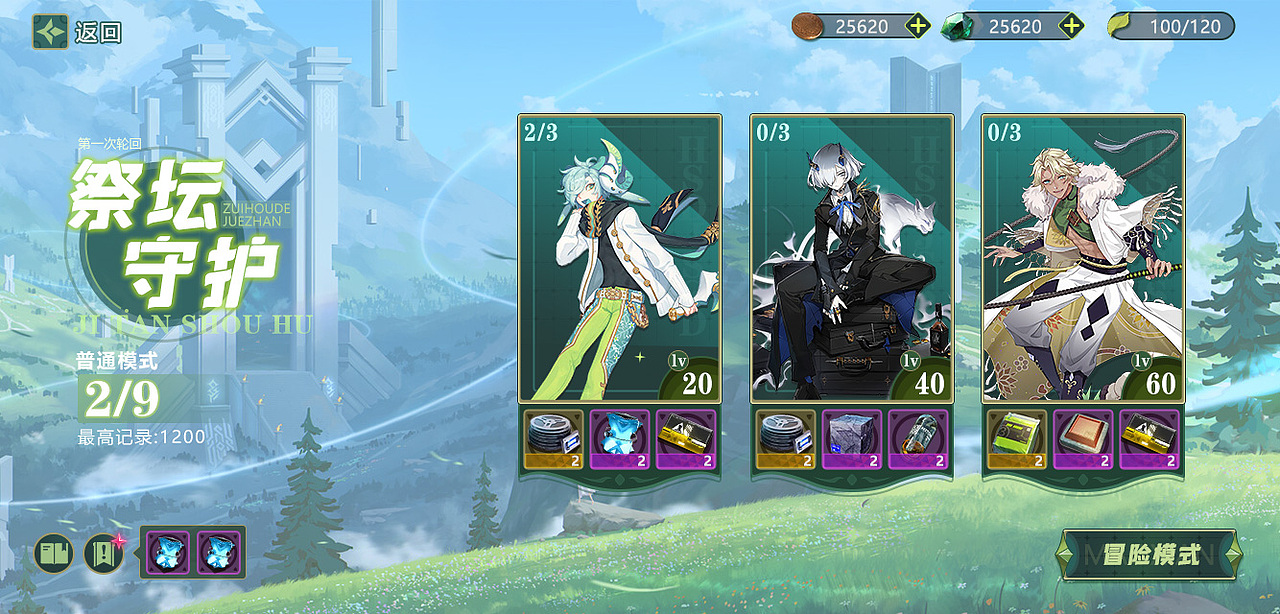Add more copper coins with the plus
The image size is (1280, 614).
coord(918,26)
